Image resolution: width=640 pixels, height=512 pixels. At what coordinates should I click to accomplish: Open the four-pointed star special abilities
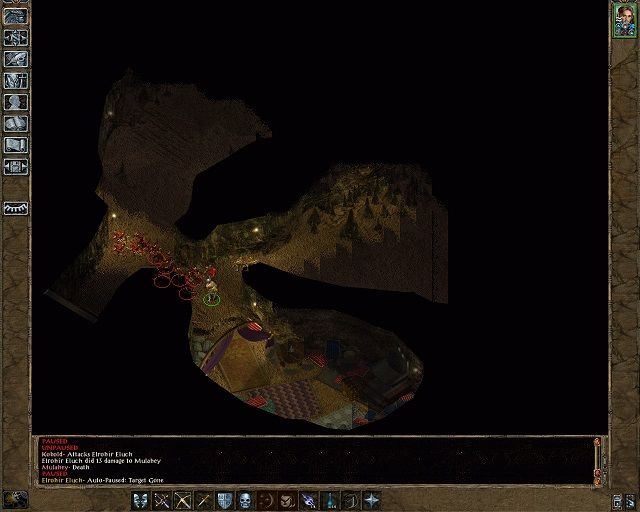tap(372, 500)
